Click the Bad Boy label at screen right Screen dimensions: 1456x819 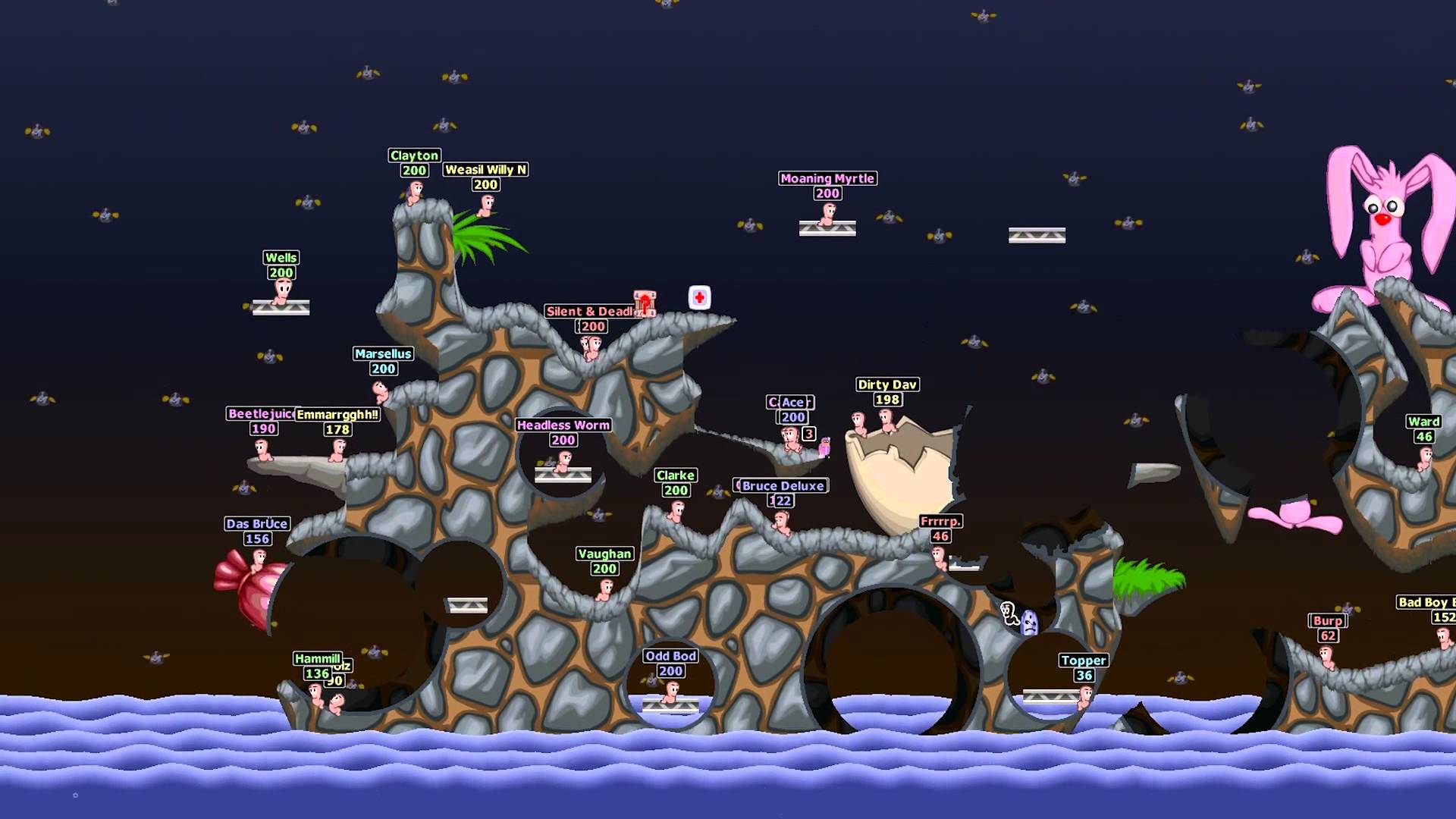click(1426, 603)
